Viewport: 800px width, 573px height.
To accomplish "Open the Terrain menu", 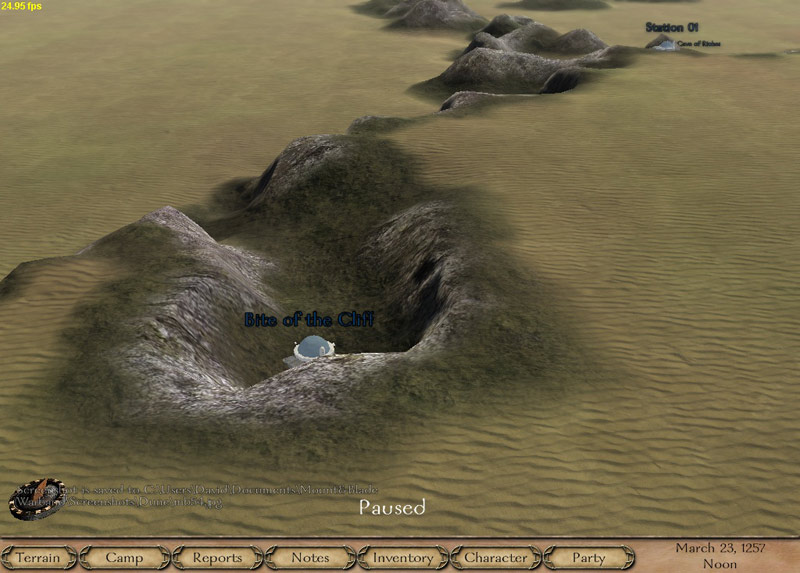I will pos(38,558).
